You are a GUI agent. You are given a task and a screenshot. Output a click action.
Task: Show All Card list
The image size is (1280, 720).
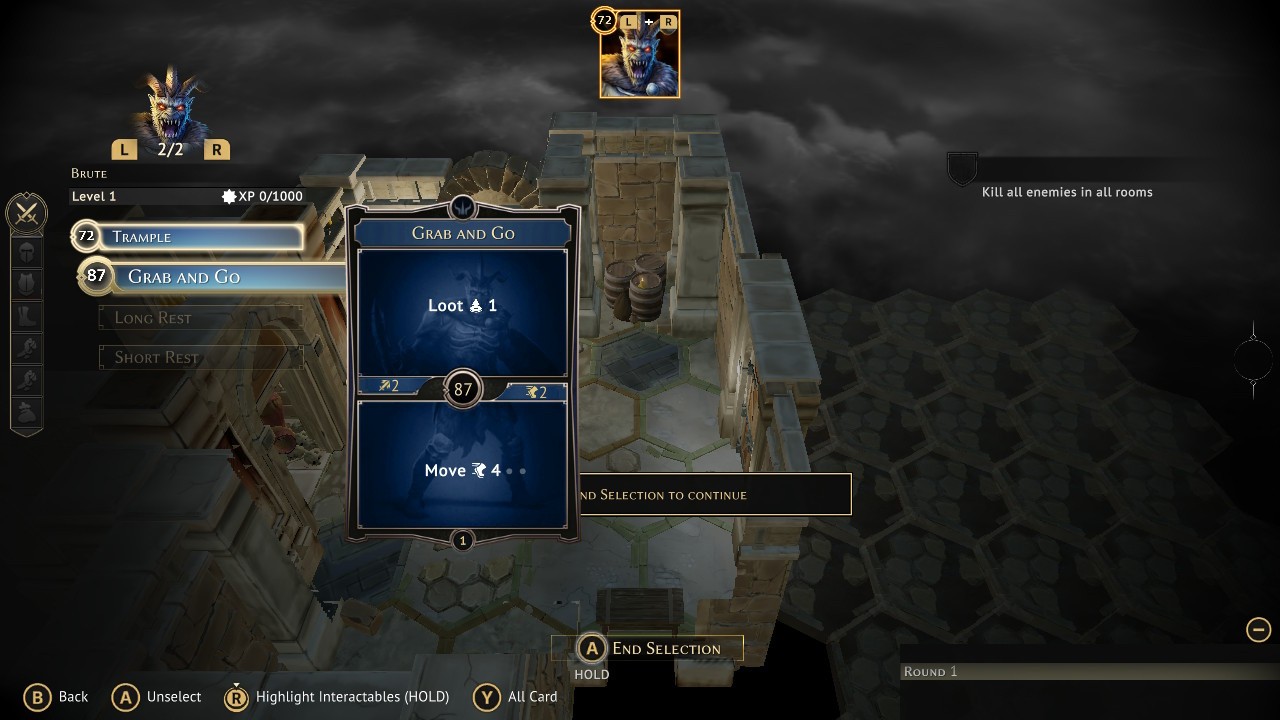[x=516, y=697]
